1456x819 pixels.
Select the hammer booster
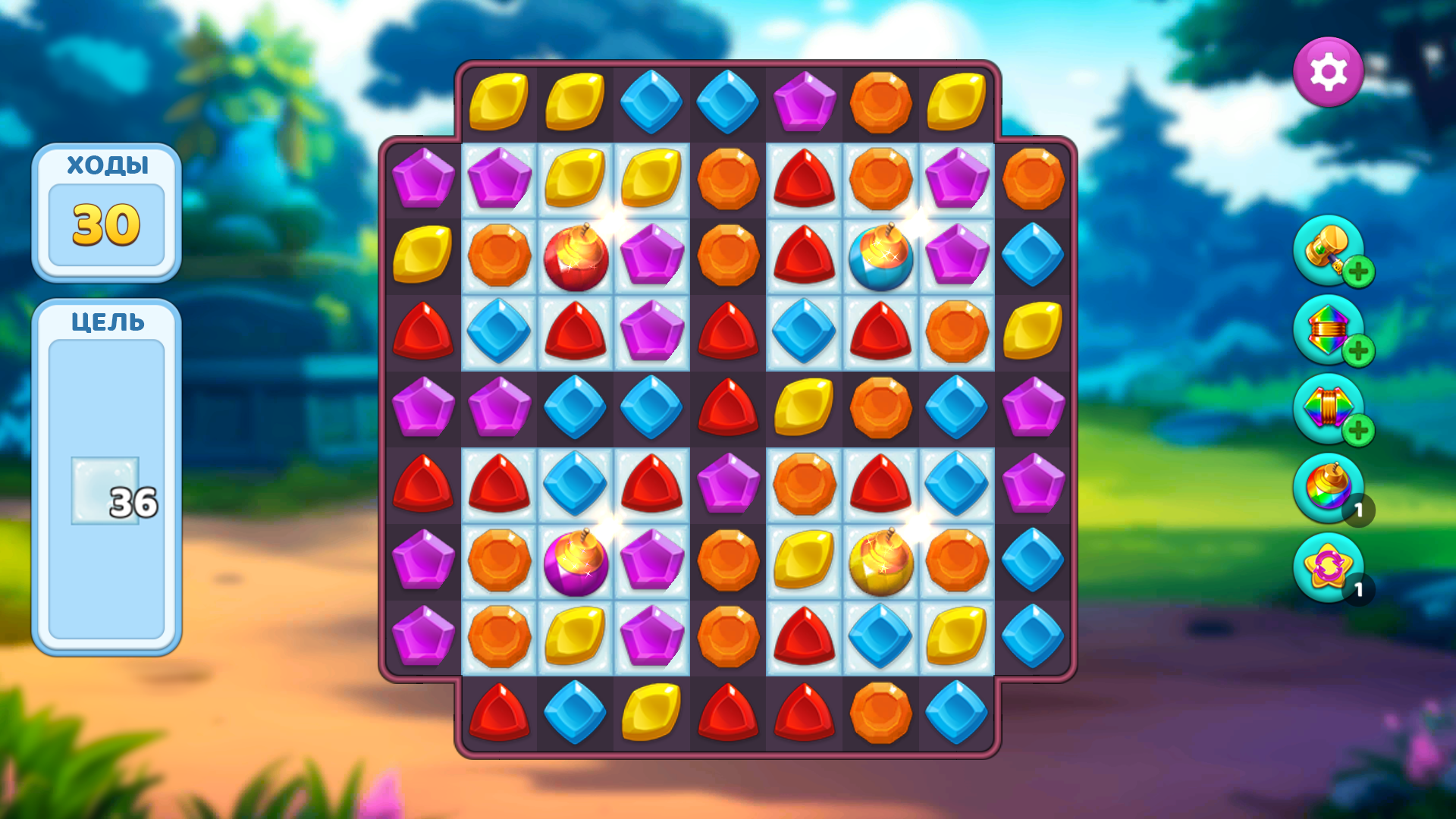(x=1327, y=252)
